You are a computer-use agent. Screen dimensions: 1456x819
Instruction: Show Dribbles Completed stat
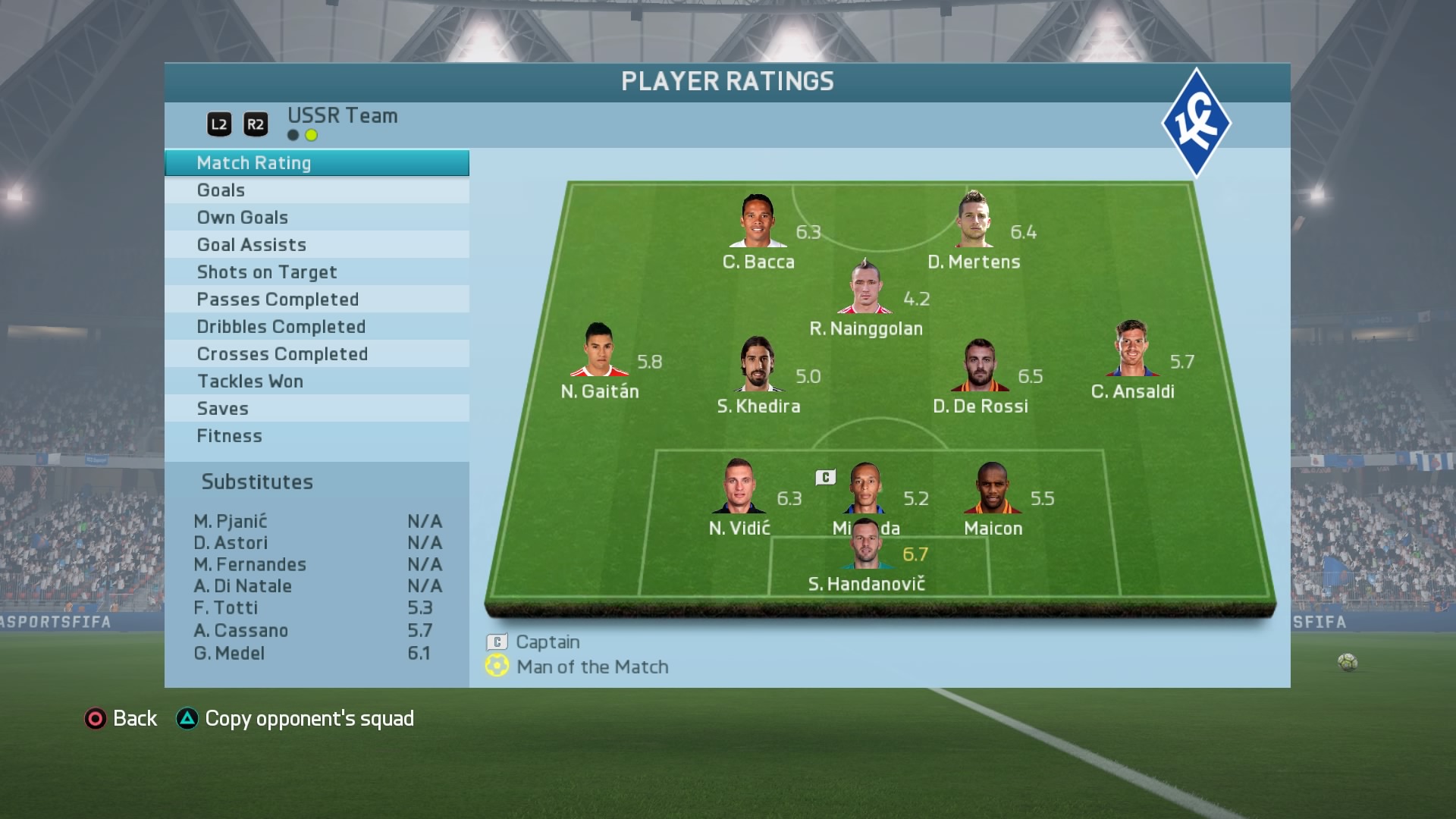[316, 327]
